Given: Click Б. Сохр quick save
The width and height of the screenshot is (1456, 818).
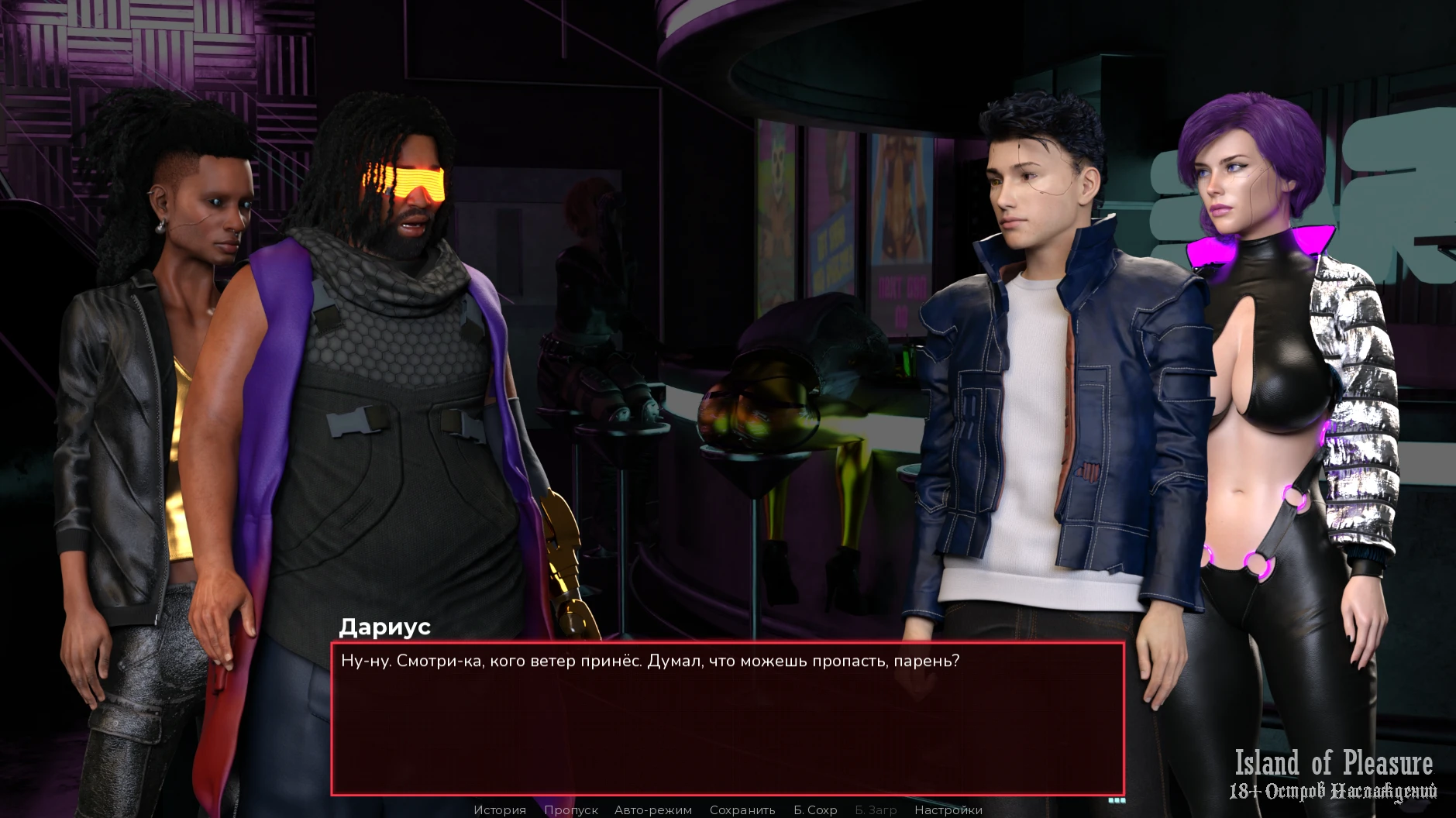Looking at the screenshot, I should pyautogui.click(x=815, y=809).
